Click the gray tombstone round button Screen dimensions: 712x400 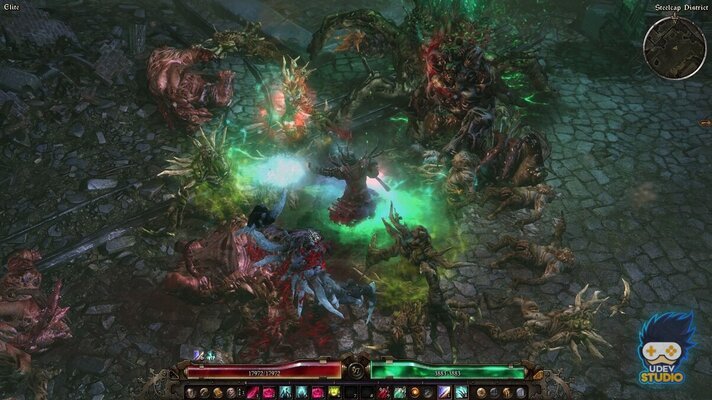[520, 392]
